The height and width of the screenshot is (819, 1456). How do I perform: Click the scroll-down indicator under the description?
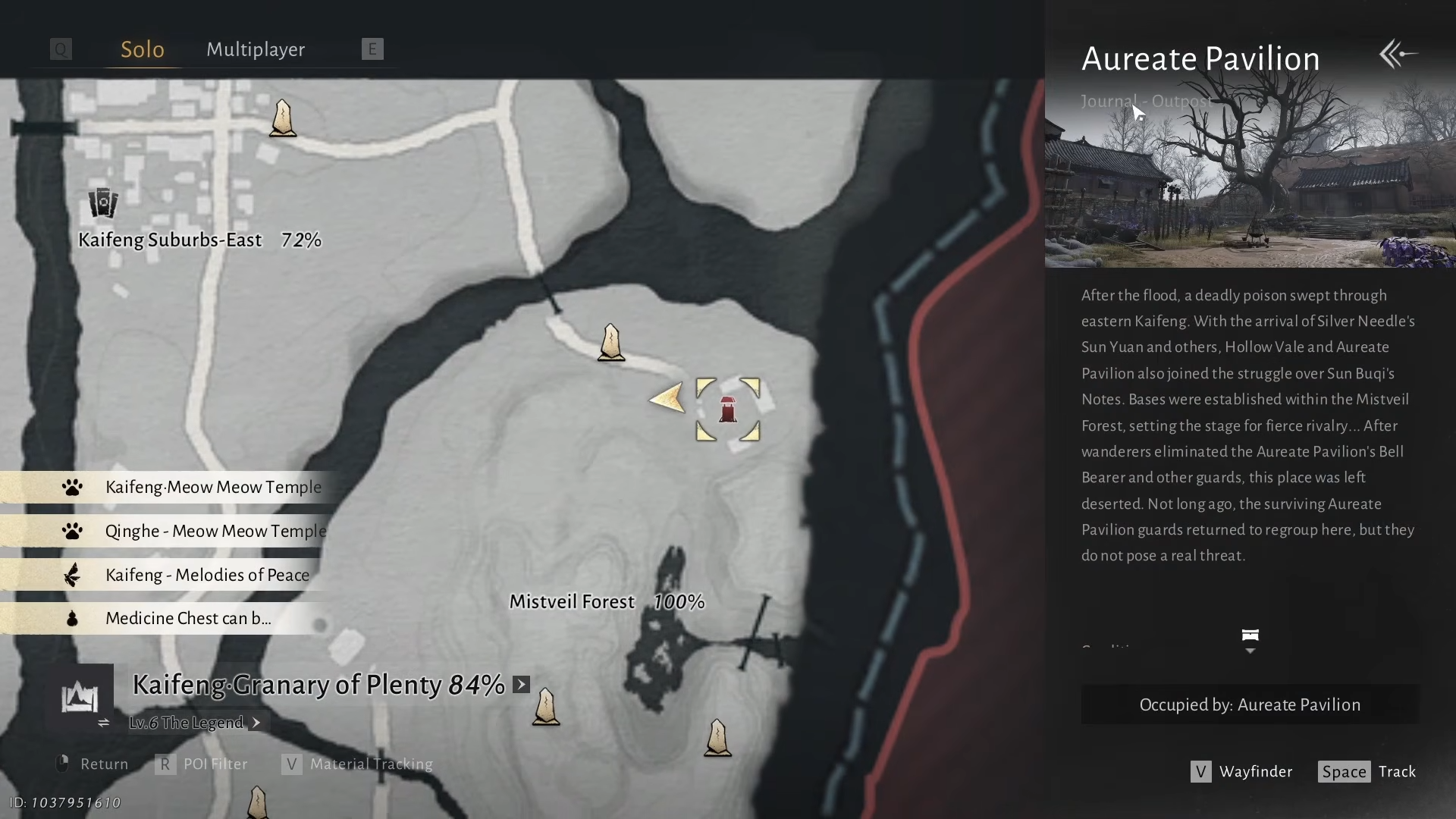1250,641
